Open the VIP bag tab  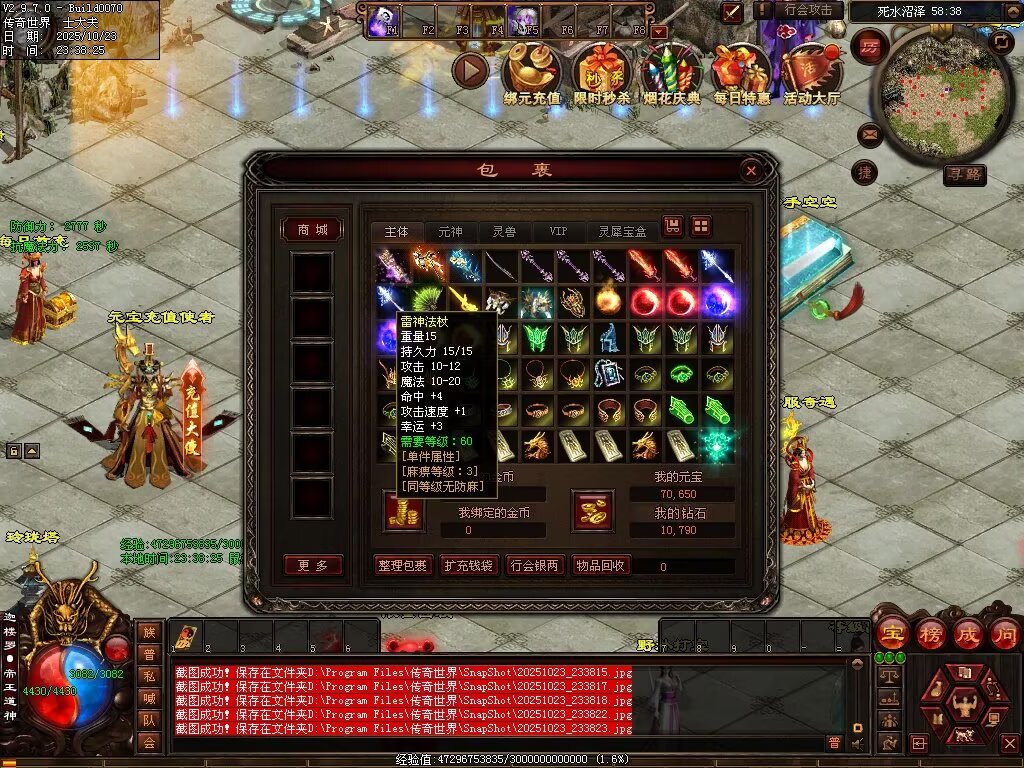(557, 231)
